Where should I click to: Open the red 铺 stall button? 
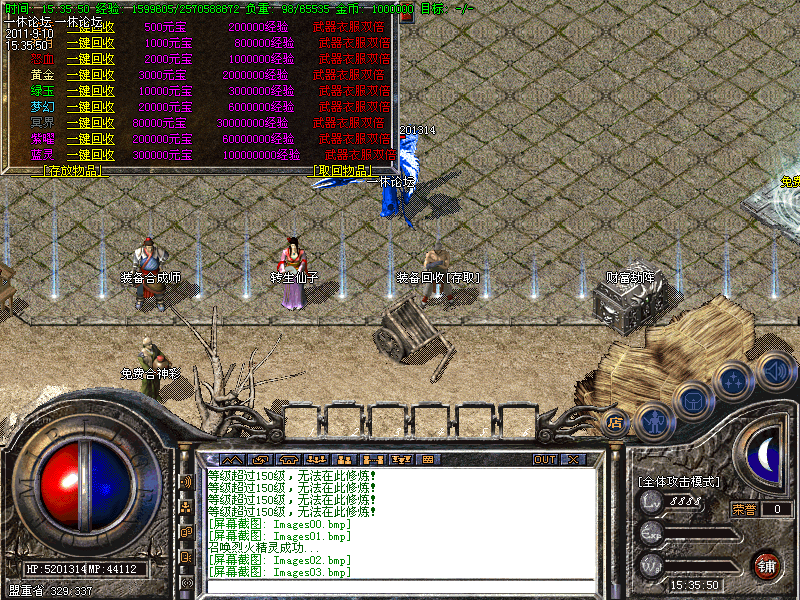point(766,565)
